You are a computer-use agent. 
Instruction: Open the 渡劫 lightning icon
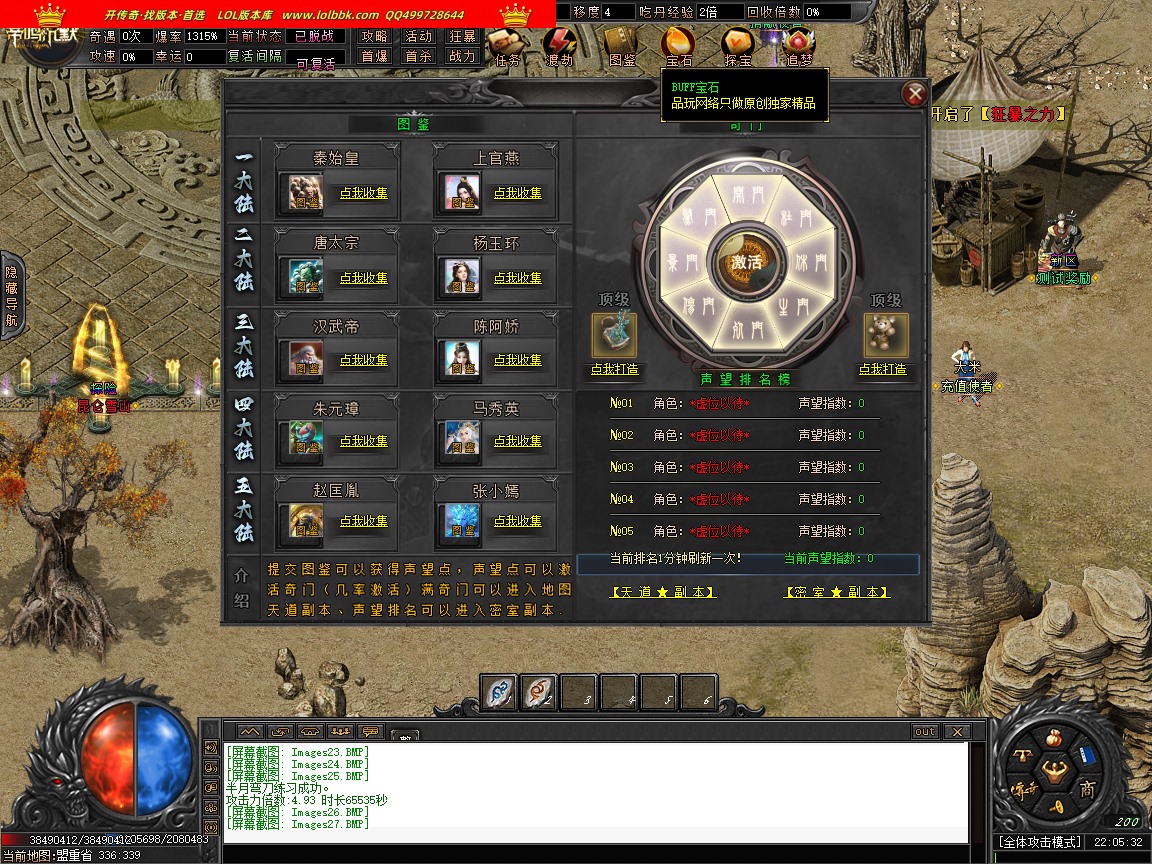tap(561, 45)
